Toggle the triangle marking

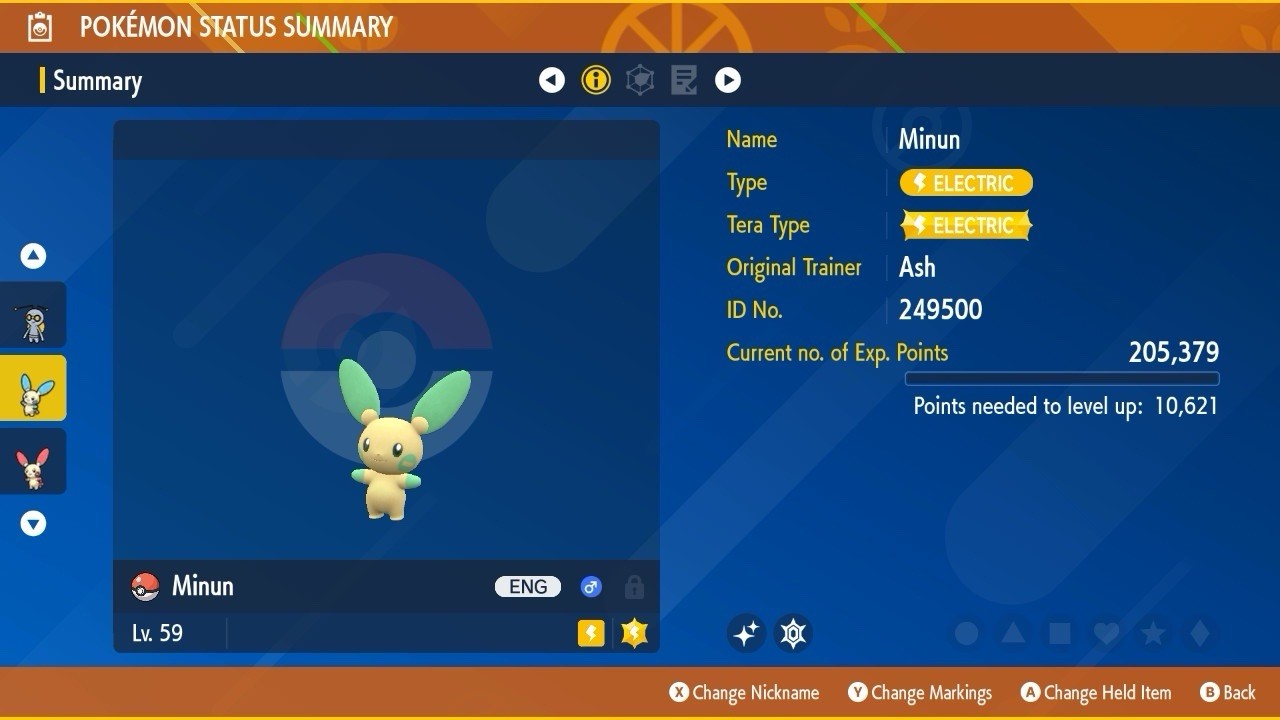1013,633
